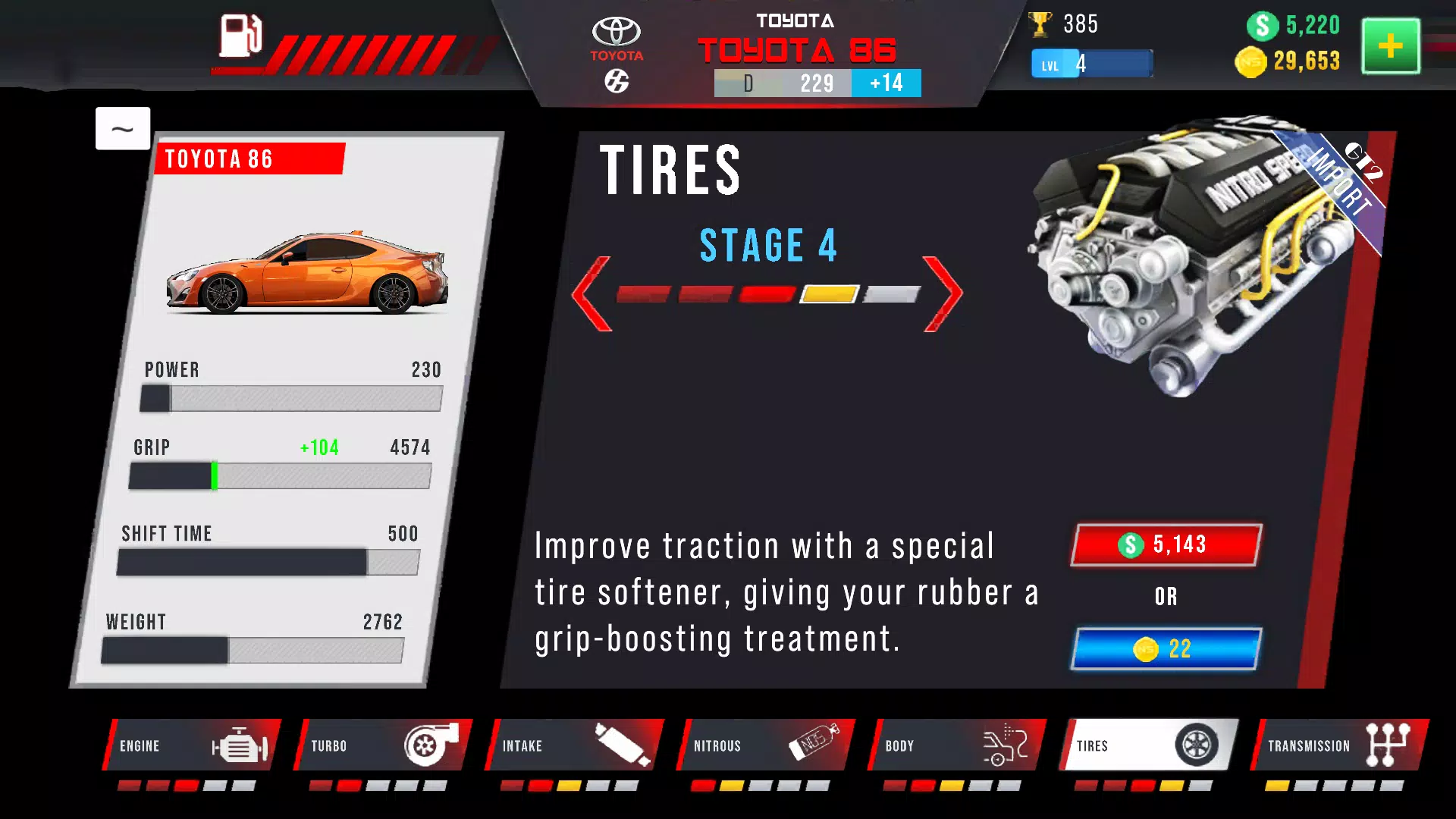Image resolution: width=1456 pixels, height=819 pixels.
Task: Switch to the Nitrous tab
Action: click(x=764, y=745)
